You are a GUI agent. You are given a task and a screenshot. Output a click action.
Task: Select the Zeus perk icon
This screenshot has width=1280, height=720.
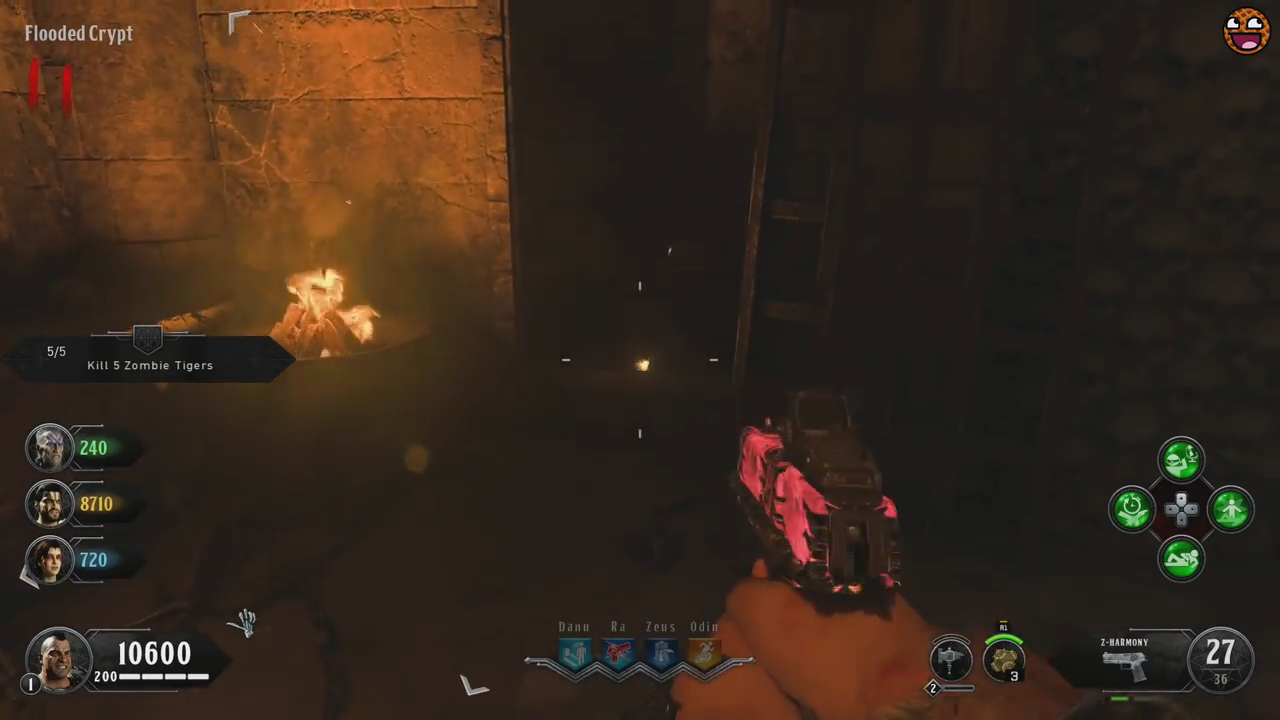[660, 654]
